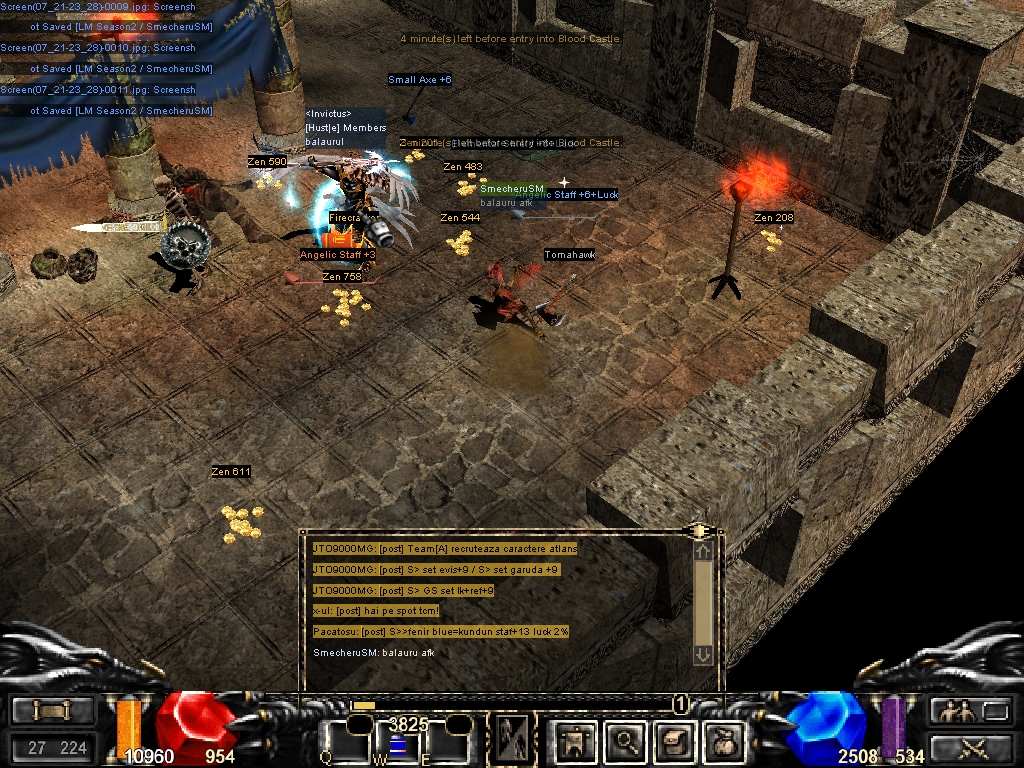Open the inventory bag button

(723, 741)
